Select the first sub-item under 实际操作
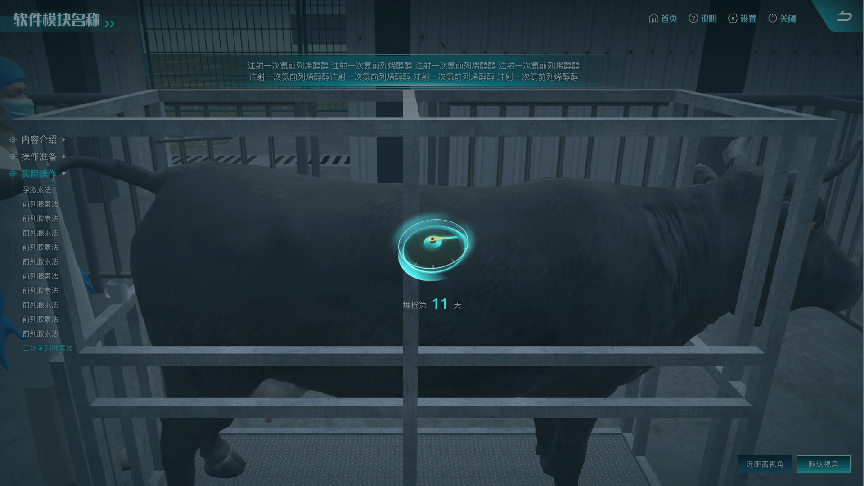The image size is (864, 486). pyautogui.click(x=37, y=189)
